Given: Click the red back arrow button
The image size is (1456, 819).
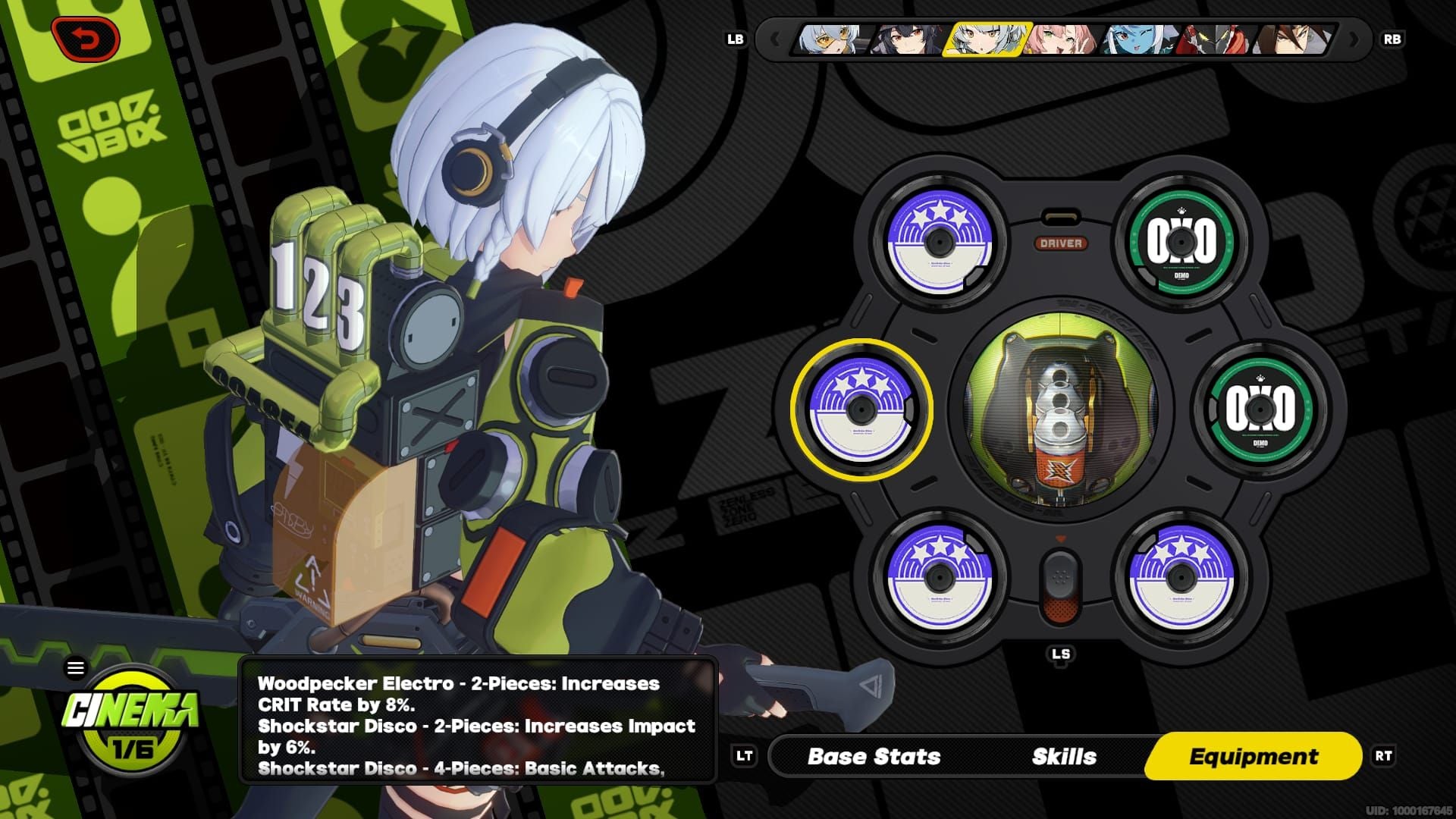Looking at the screenshot, I should coord(86,39).
